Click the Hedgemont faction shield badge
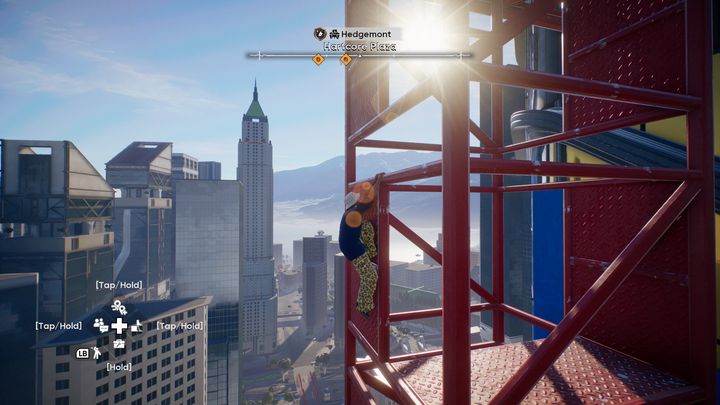Viewport: 720px width, 405px height. coord(320,34)
